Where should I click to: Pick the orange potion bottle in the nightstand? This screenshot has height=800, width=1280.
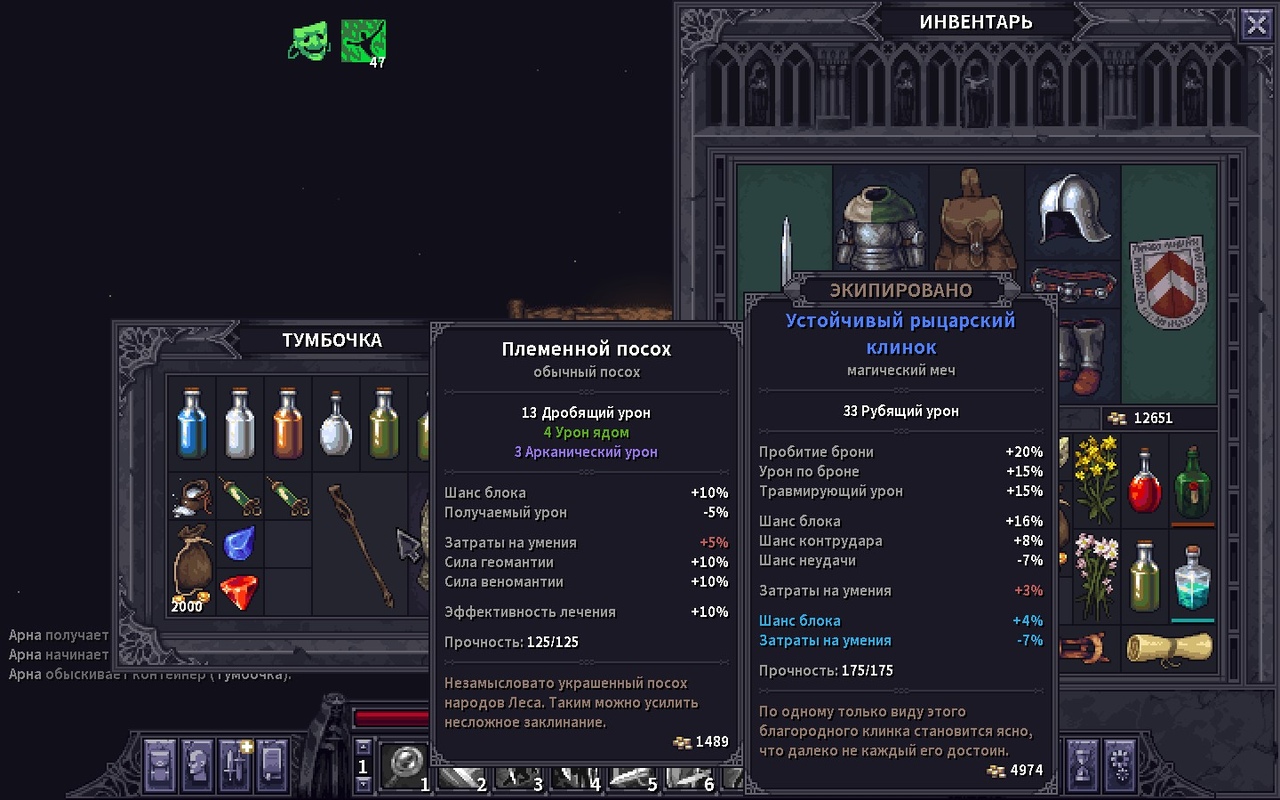pos(288,423)
